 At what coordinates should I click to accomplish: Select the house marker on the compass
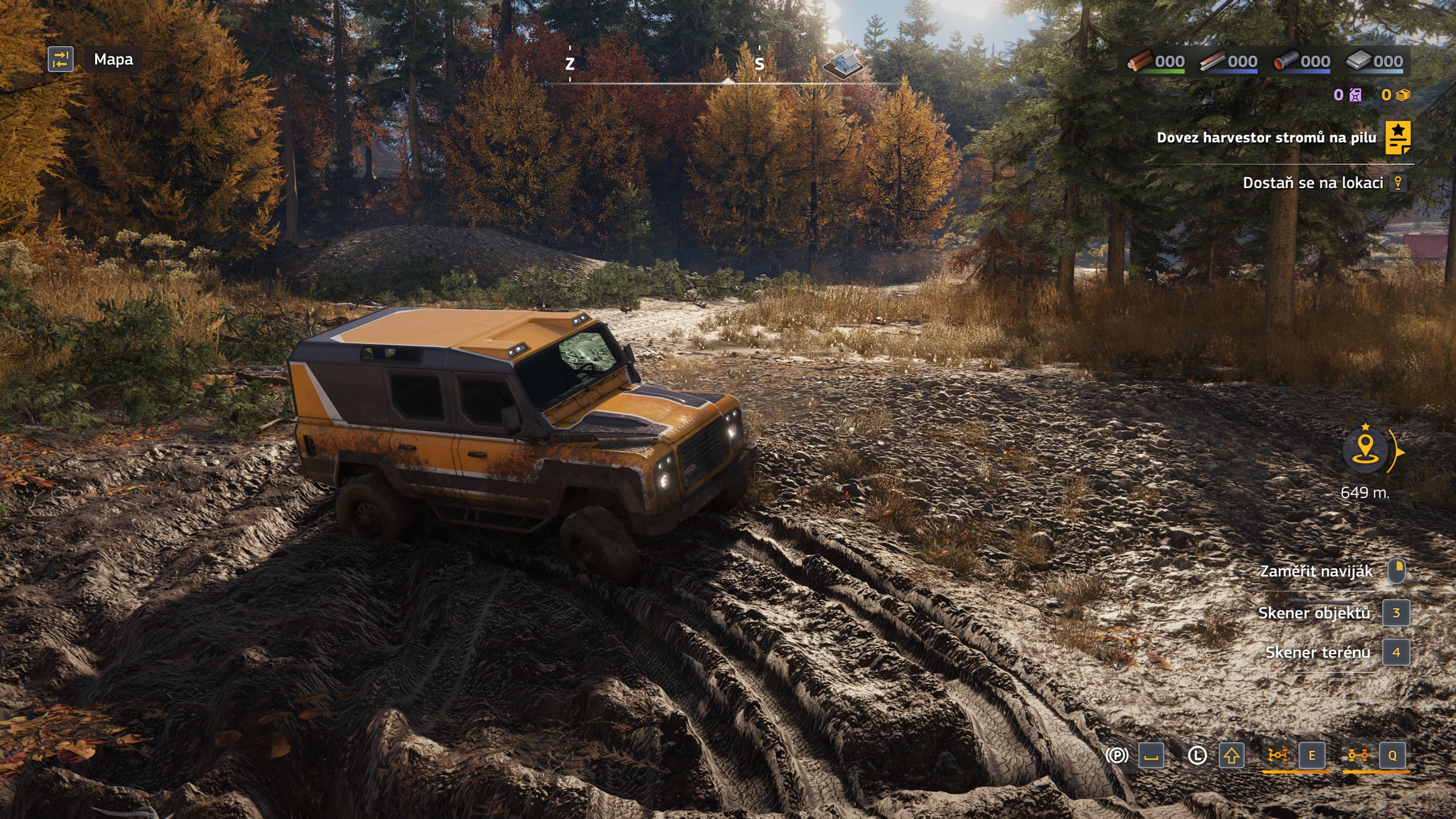pos(842,63)
